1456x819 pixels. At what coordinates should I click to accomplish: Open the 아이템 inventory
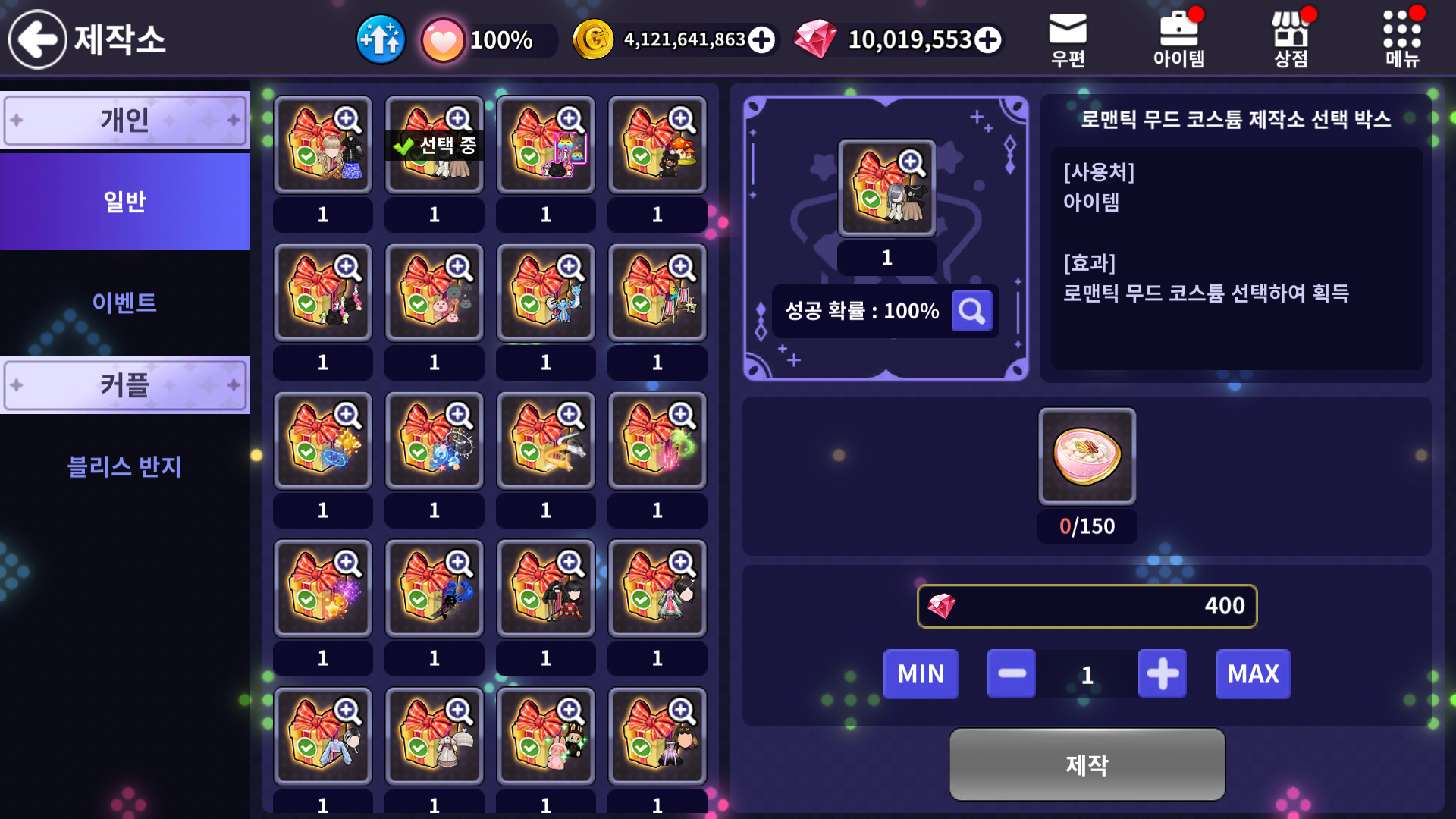click(x=1178, y=39)
